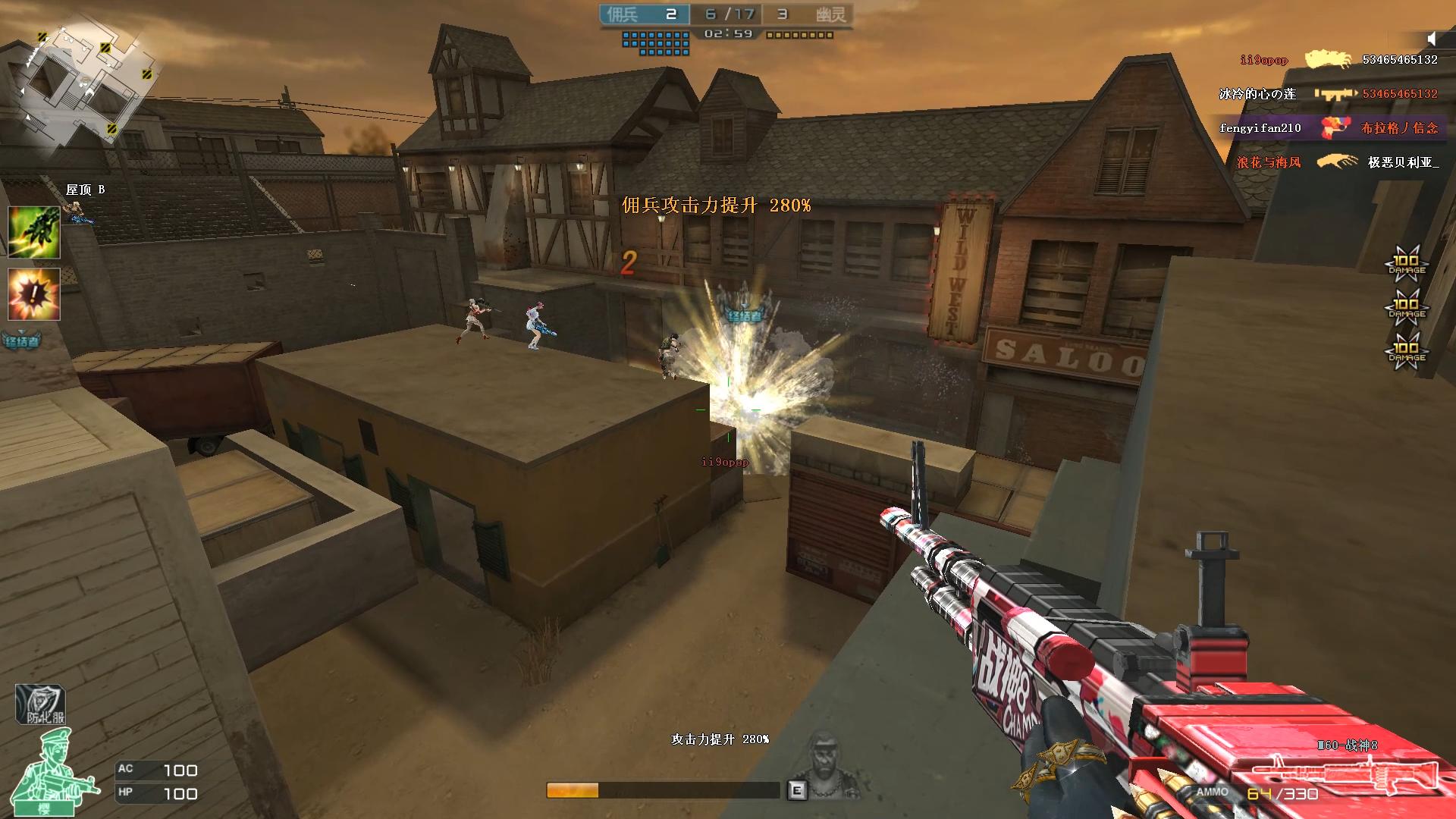Activate the green rifle skill icon

coord(34,232)
